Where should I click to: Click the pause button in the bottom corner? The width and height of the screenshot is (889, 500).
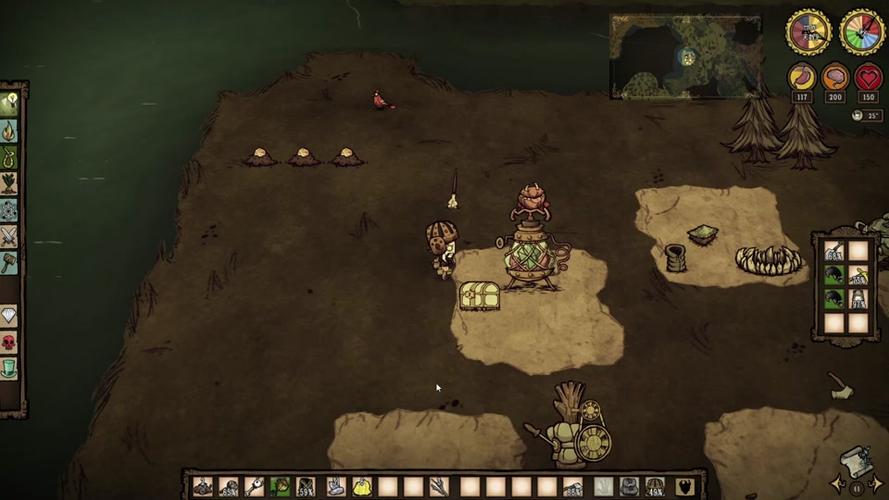tap(857, 489)
